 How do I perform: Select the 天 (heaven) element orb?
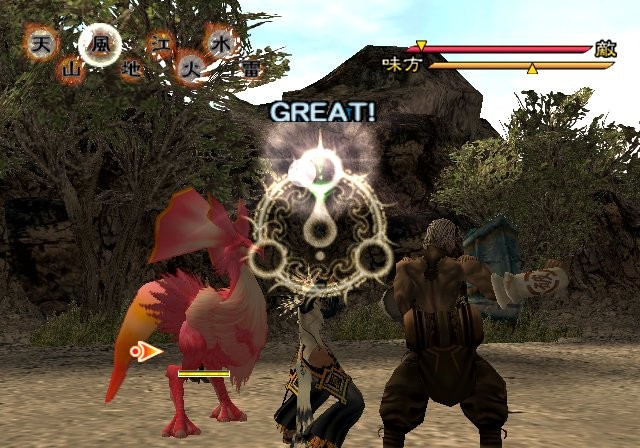(41, 43)
